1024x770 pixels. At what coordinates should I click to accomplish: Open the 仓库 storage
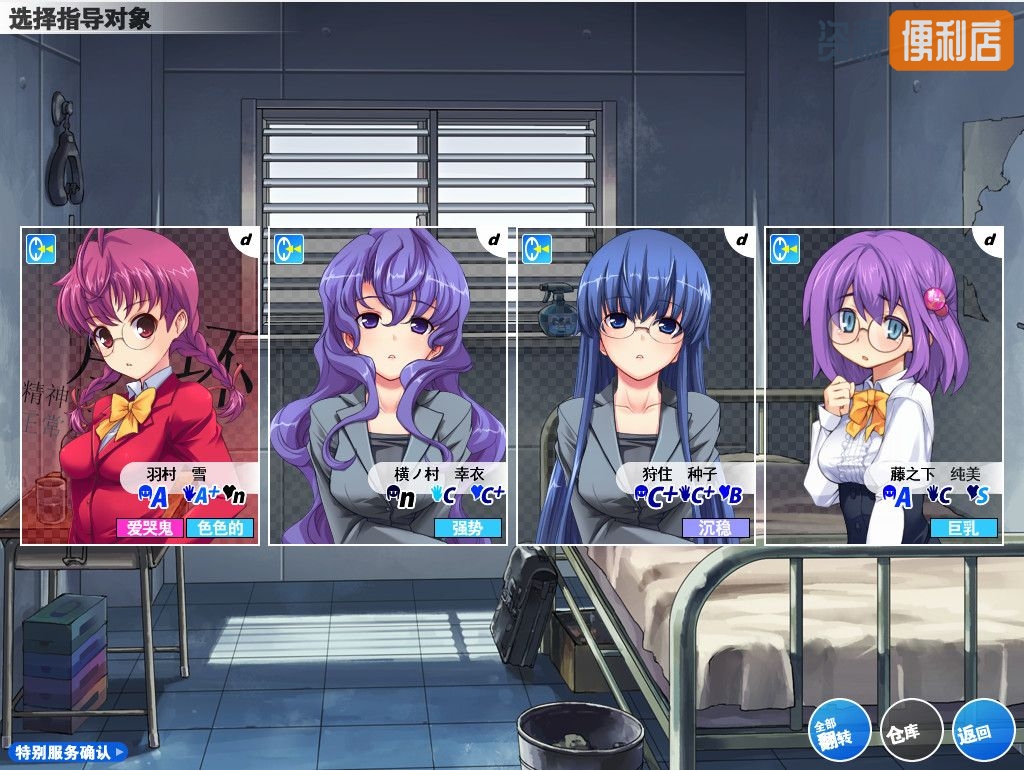911,731
